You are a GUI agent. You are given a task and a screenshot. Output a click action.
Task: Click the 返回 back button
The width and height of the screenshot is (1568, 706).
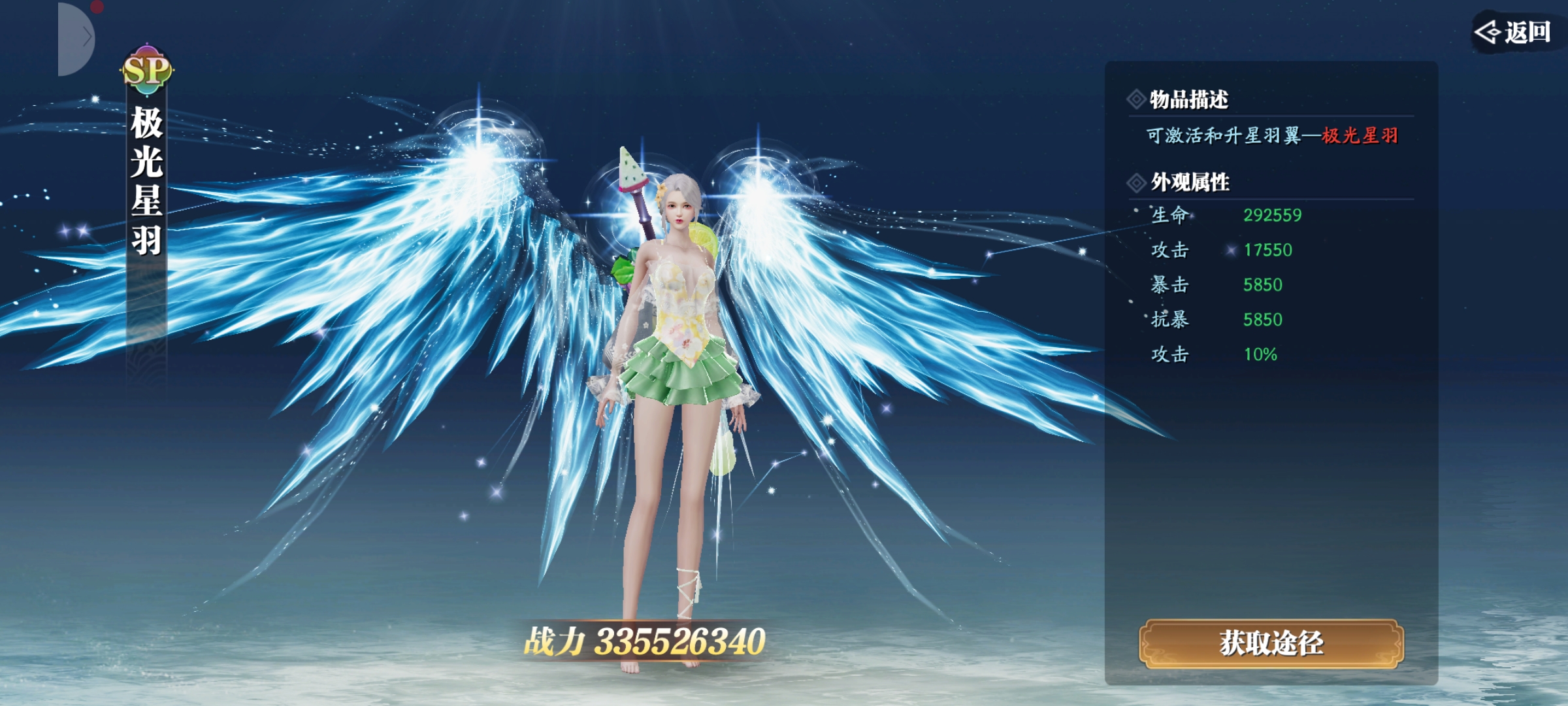point(1514,32)
